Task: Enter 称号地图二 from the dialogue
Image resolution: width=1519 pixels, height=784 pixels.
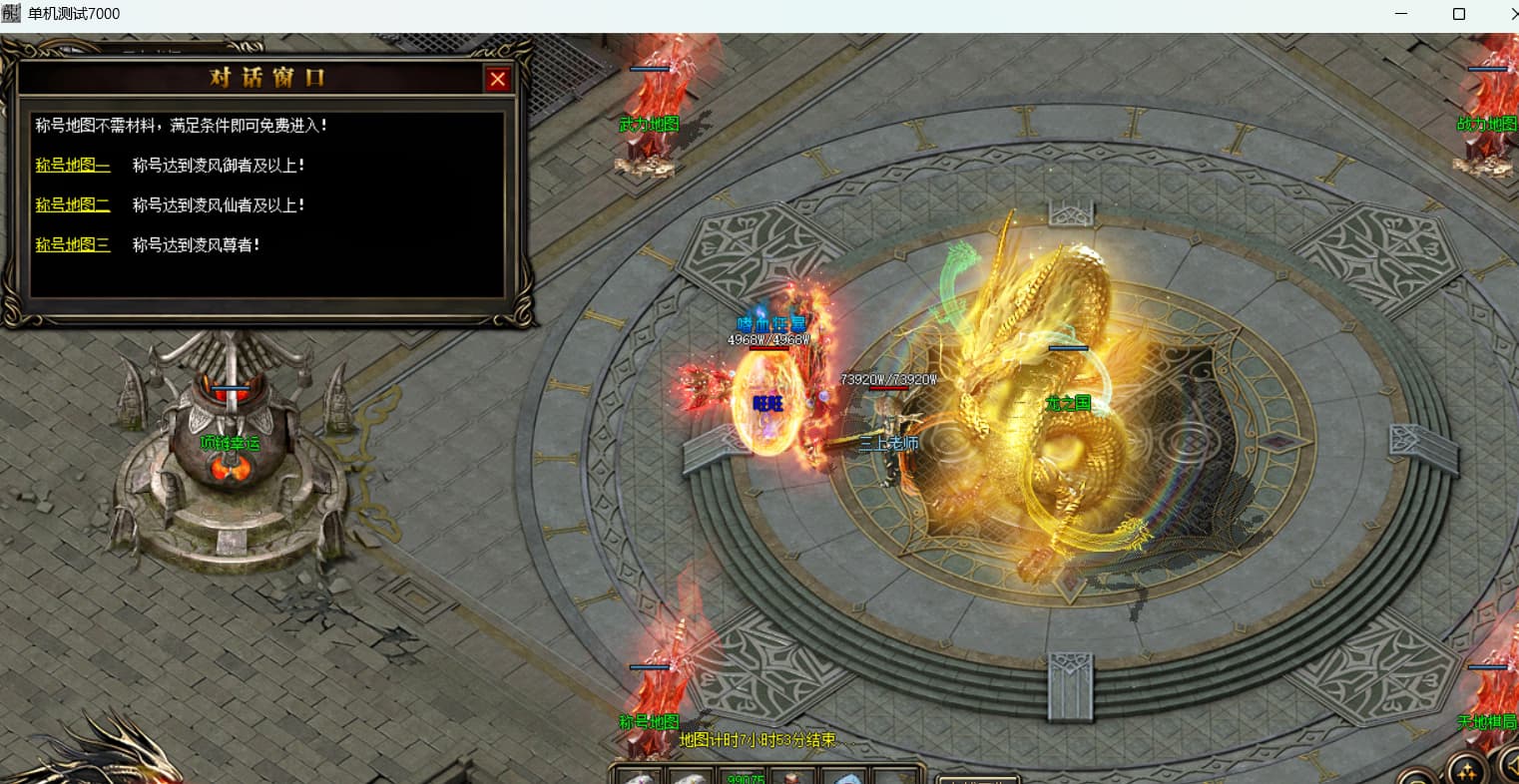Action: (x=73, y=205)
